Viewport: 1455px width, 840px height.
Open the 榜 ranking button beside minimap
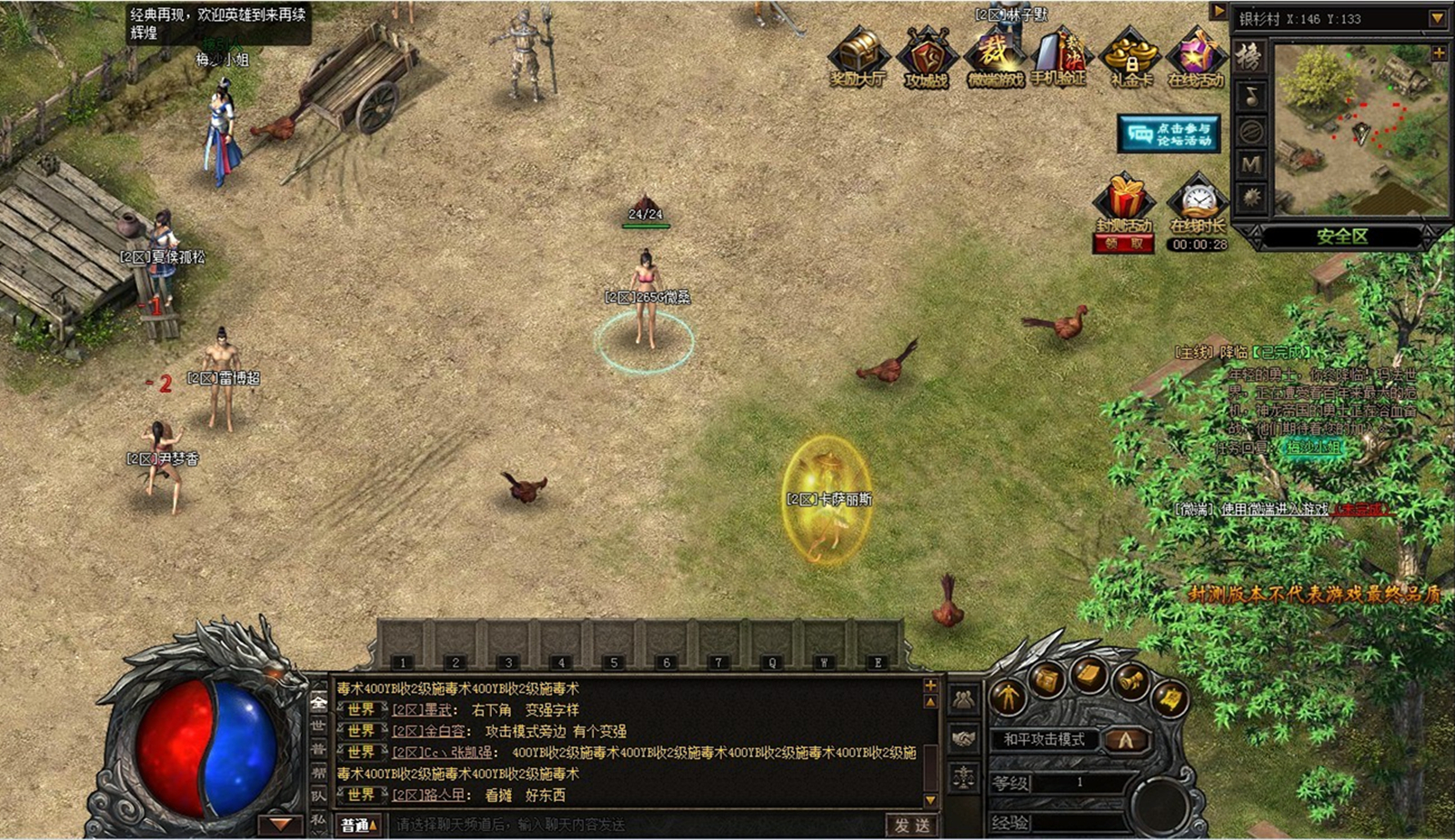click(x=1251, y=58)
